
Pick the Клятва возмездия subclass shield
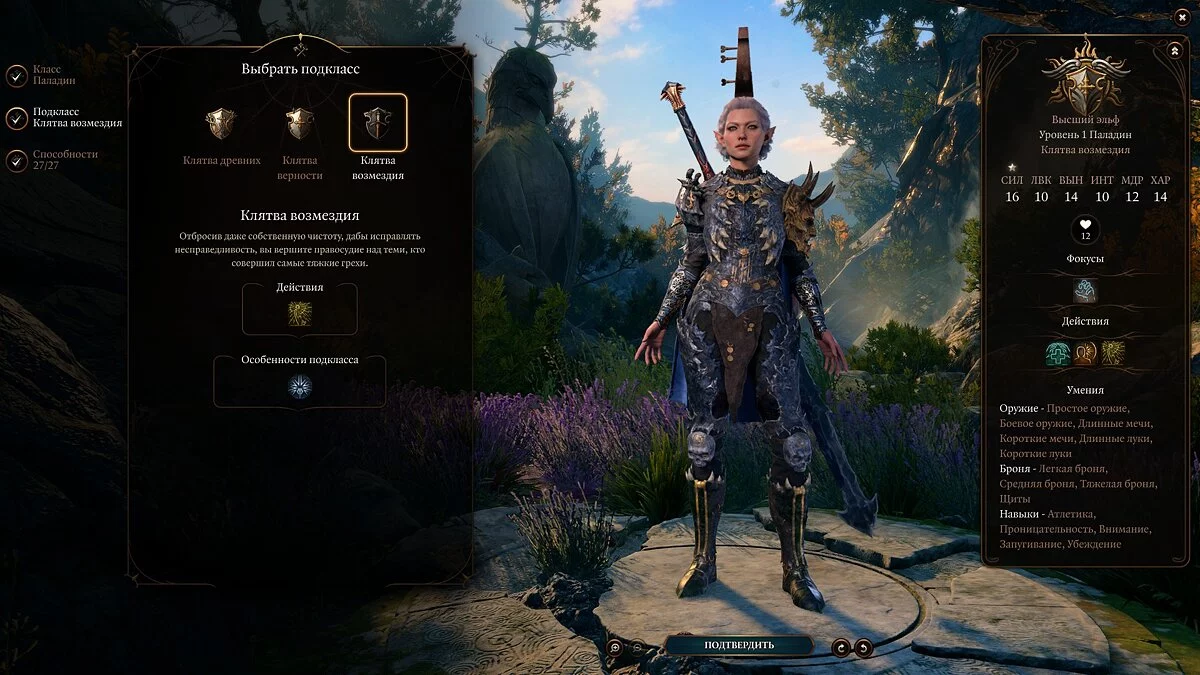pyautogui.click(x=378, y=123)
